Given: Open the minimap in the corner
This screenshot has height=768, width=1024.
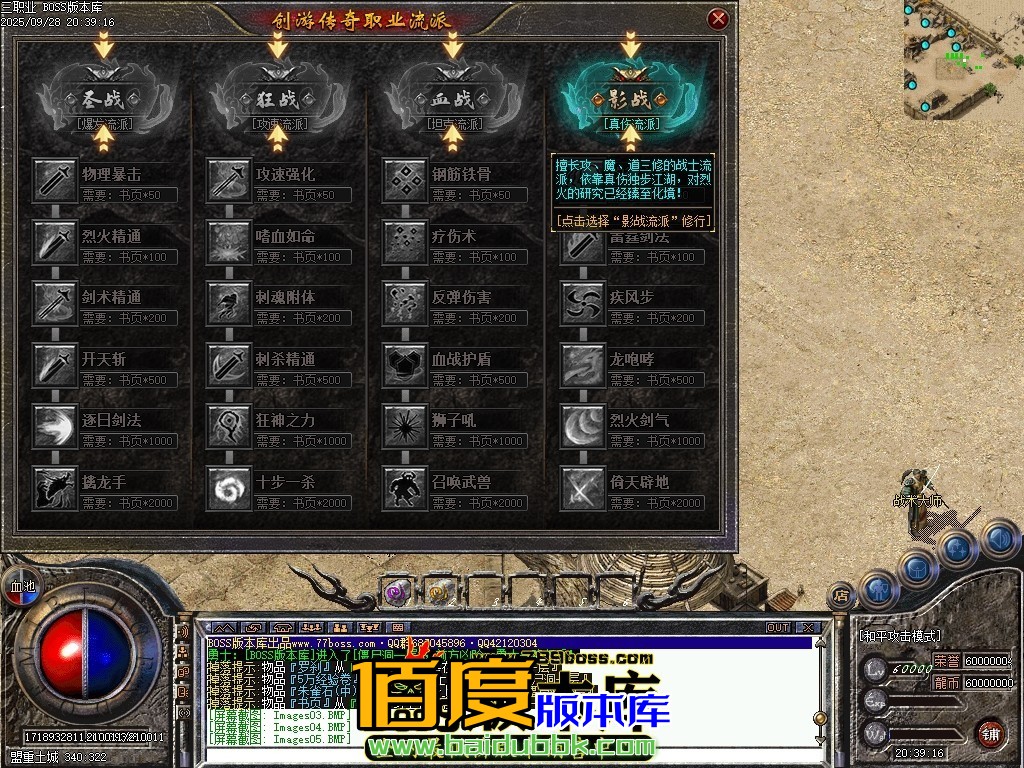Looking at the screenshot, I should (x=962, y=58).
